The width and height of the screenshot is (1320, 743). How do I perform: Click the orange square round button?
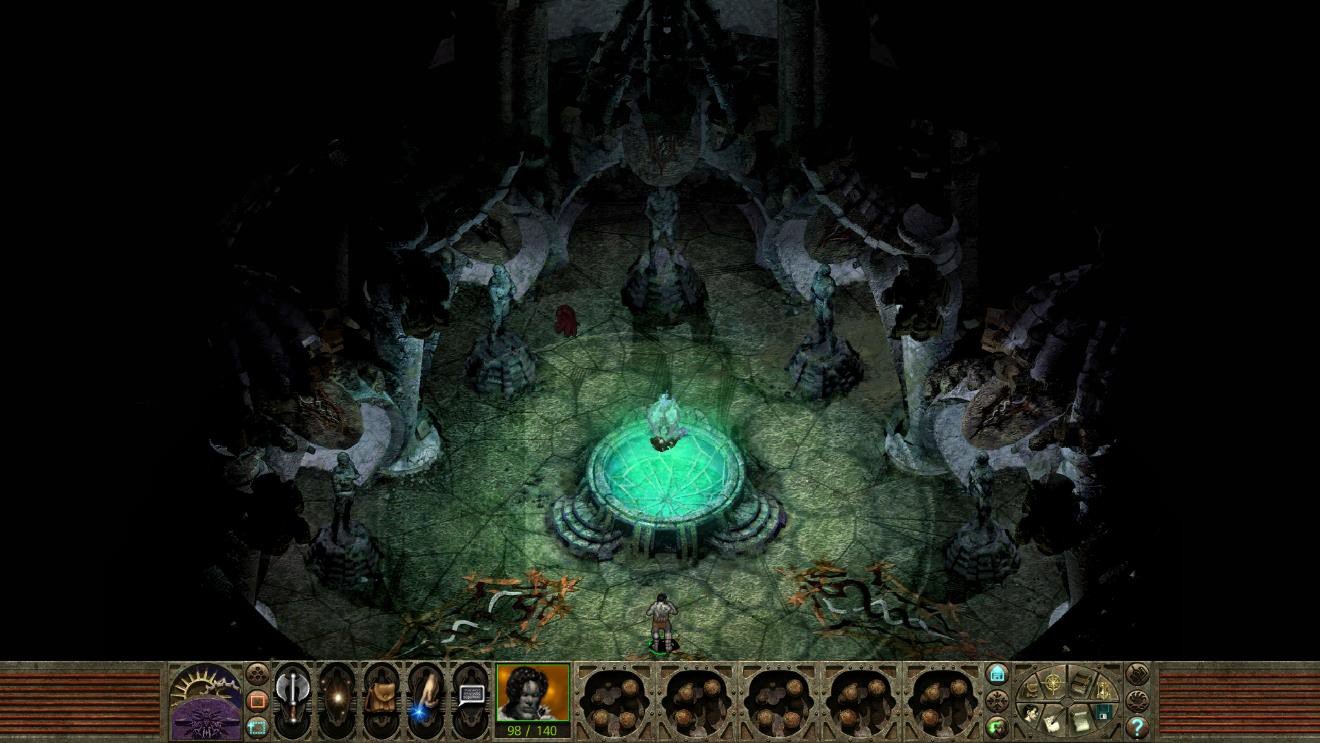[x=258, y=700]
